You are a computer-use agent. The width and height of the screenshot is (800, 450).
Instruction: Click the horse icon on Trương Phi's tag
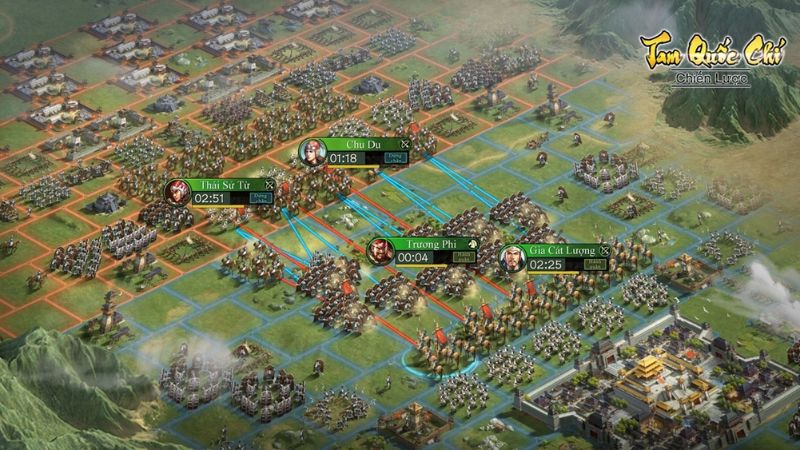pyautogui.click(x=471, y=244)
